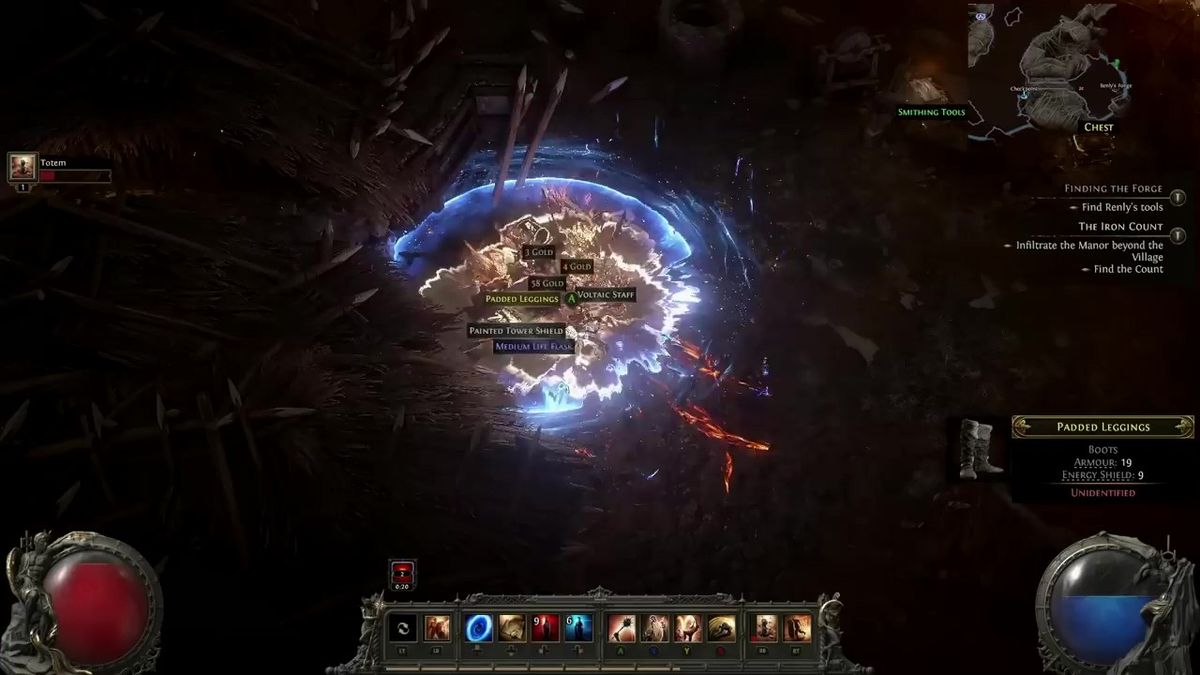The image size is (1200, 675).
Task: Collect the Painted Tower Shield label
Action: pyautogui.click(x=516, y=331)
